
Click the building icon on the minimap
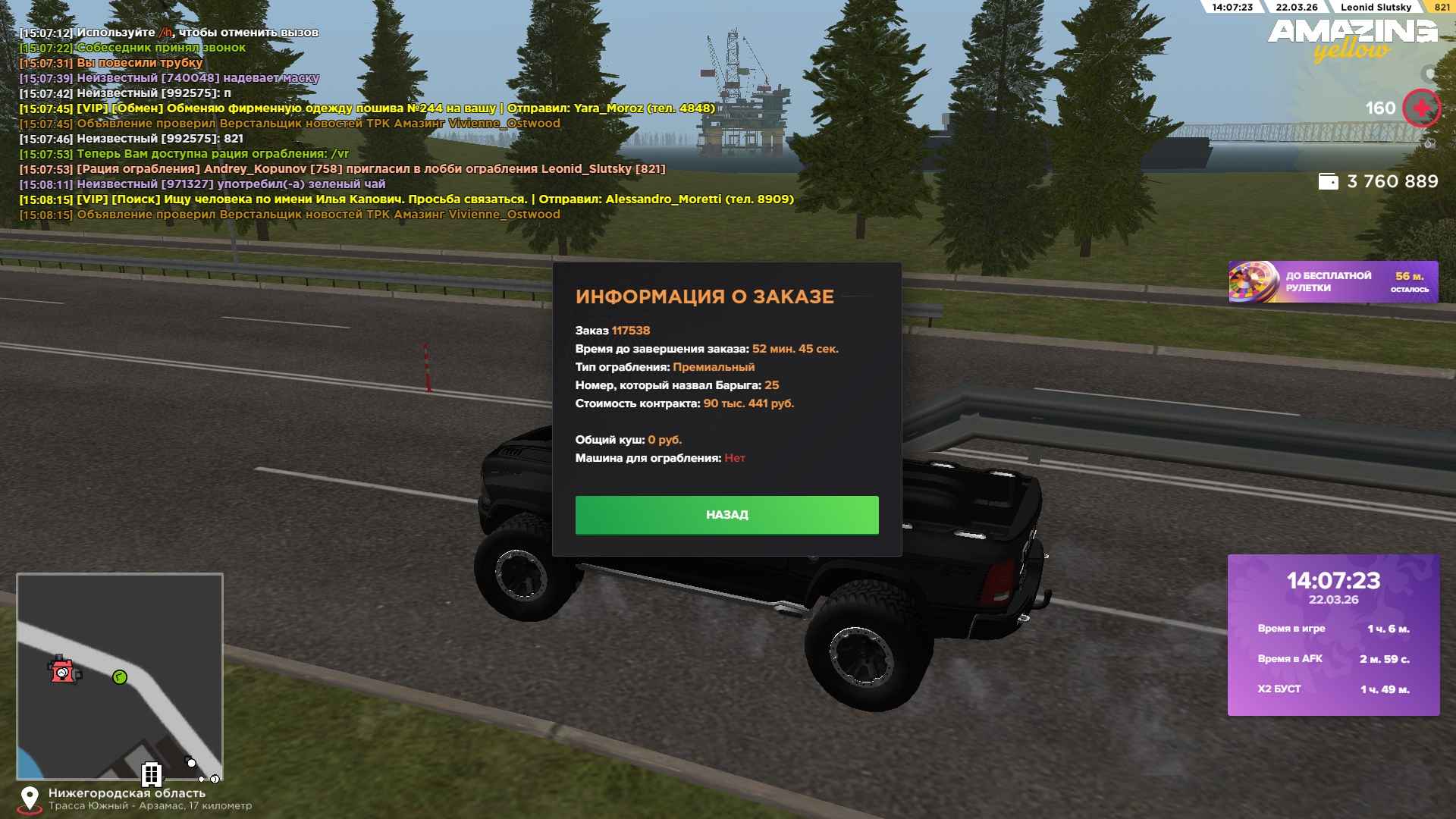click(152, 774)
